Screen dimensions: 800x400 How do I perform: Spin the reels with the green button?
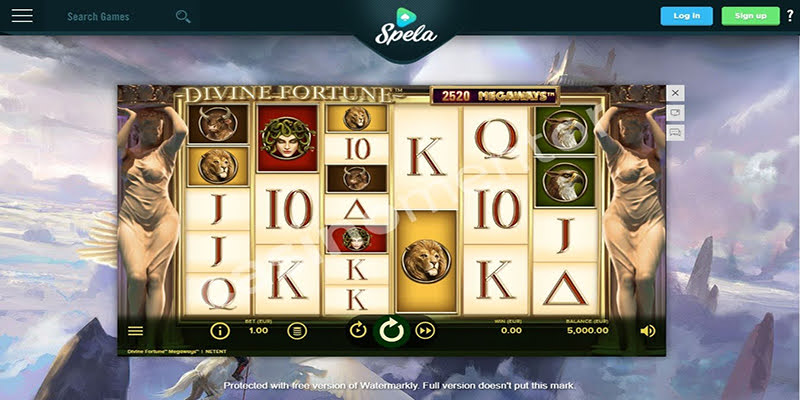[x=392, y=330]
